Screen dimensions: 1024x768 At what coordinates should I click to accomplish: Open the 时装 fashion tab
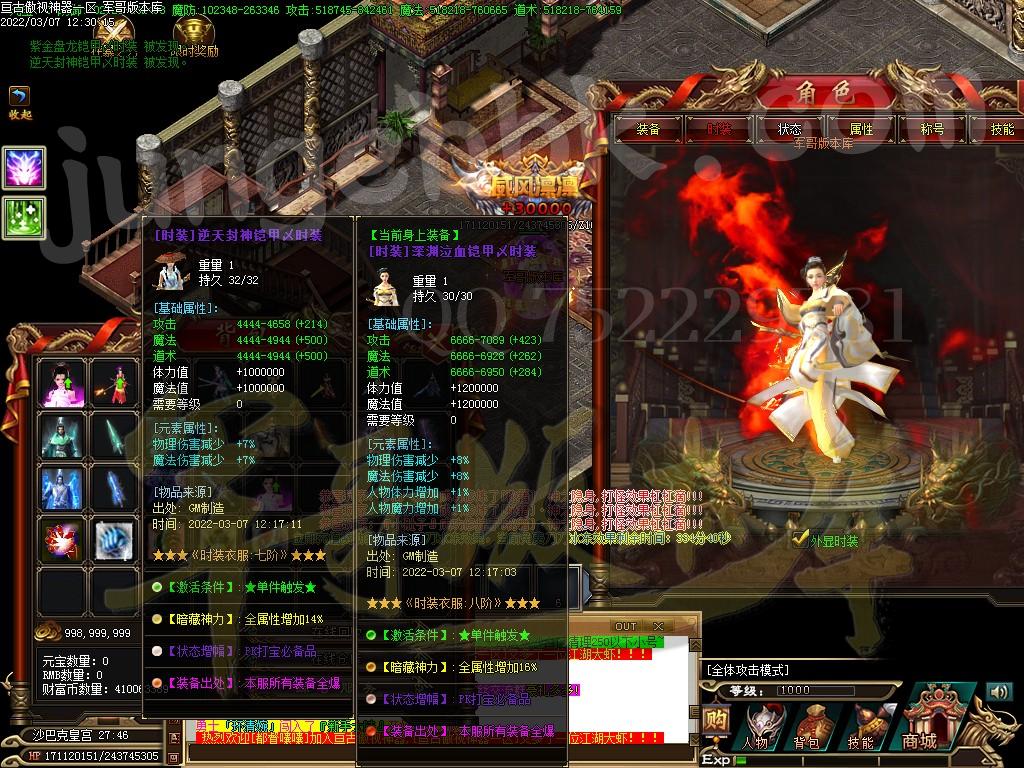click(719, 129)
